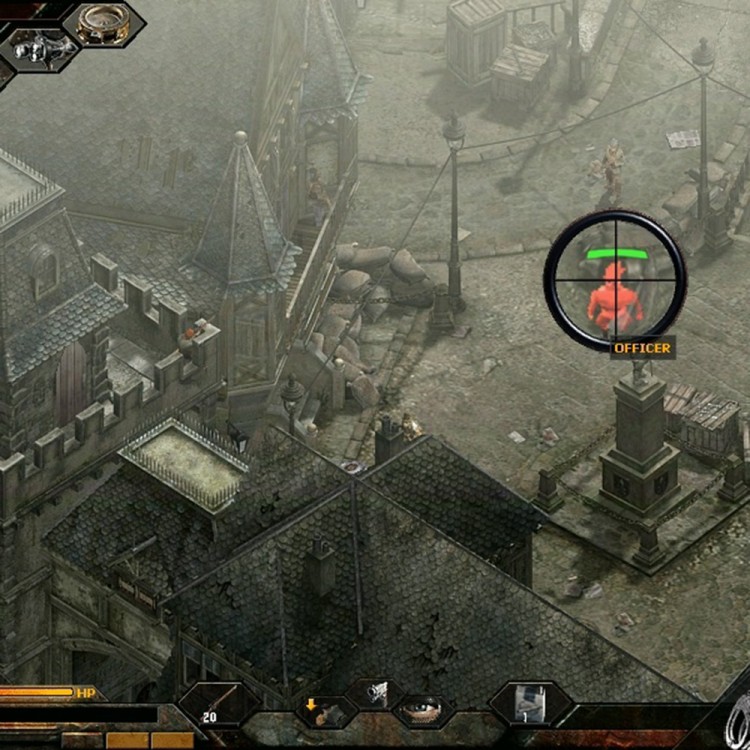Toggle the eye view-enemy-vision icon

click(421, 711)
